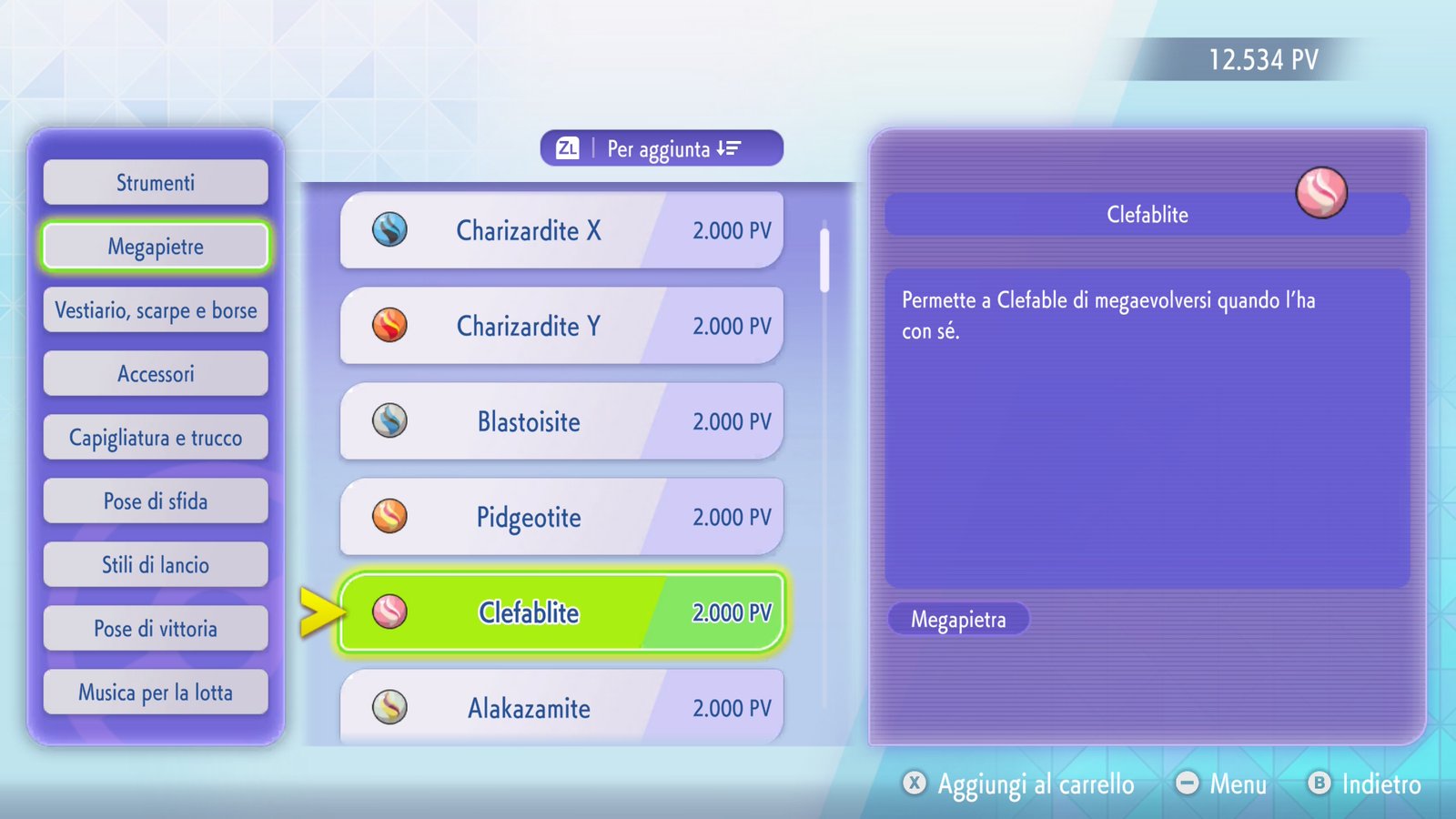Click the Charizardite Y fire stone icon
Image resolution: width=1456 pixels, height=819 pixels.
(391, 326)
